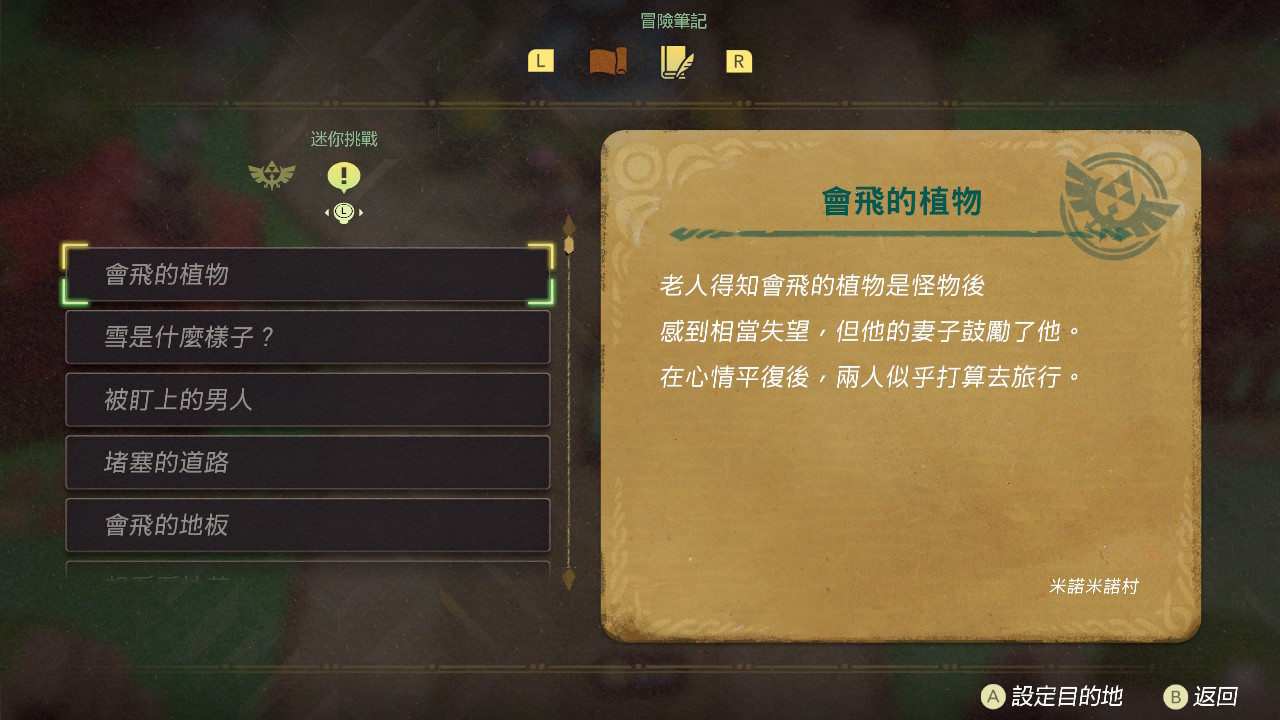The image size is (1280, 720).
Task: Select the 迷你挑戰 exclamation mark icon
Action: click(x=344, y=176)
